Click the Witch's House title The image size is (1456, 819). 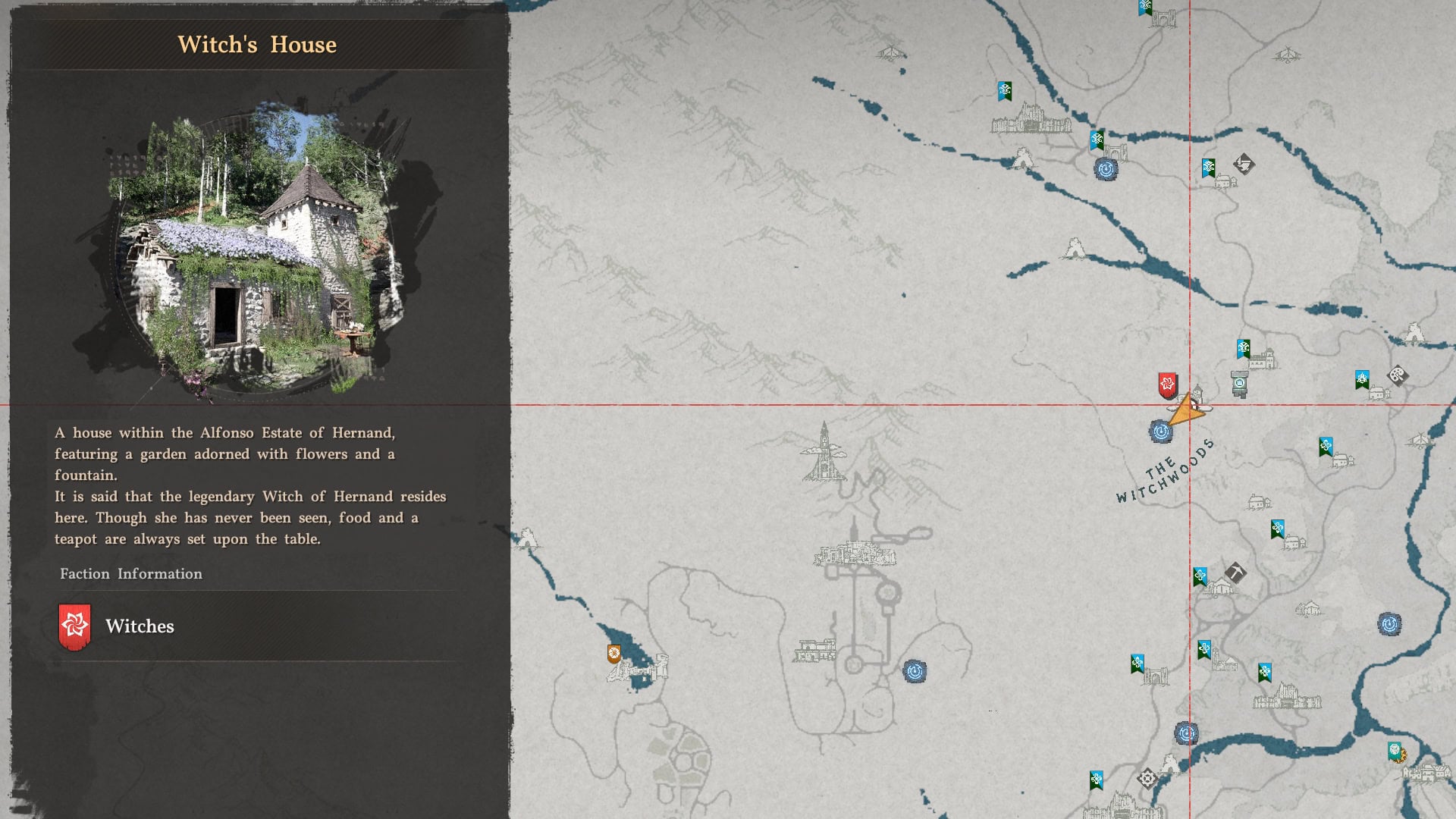[x=256, y=44]
